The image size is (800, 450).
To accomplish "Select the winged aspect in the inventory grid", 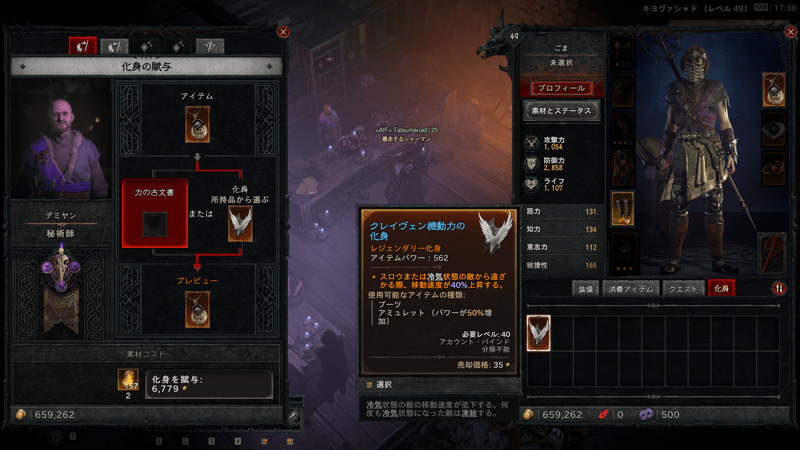I will pyautogui.click(x=539, y=331).
